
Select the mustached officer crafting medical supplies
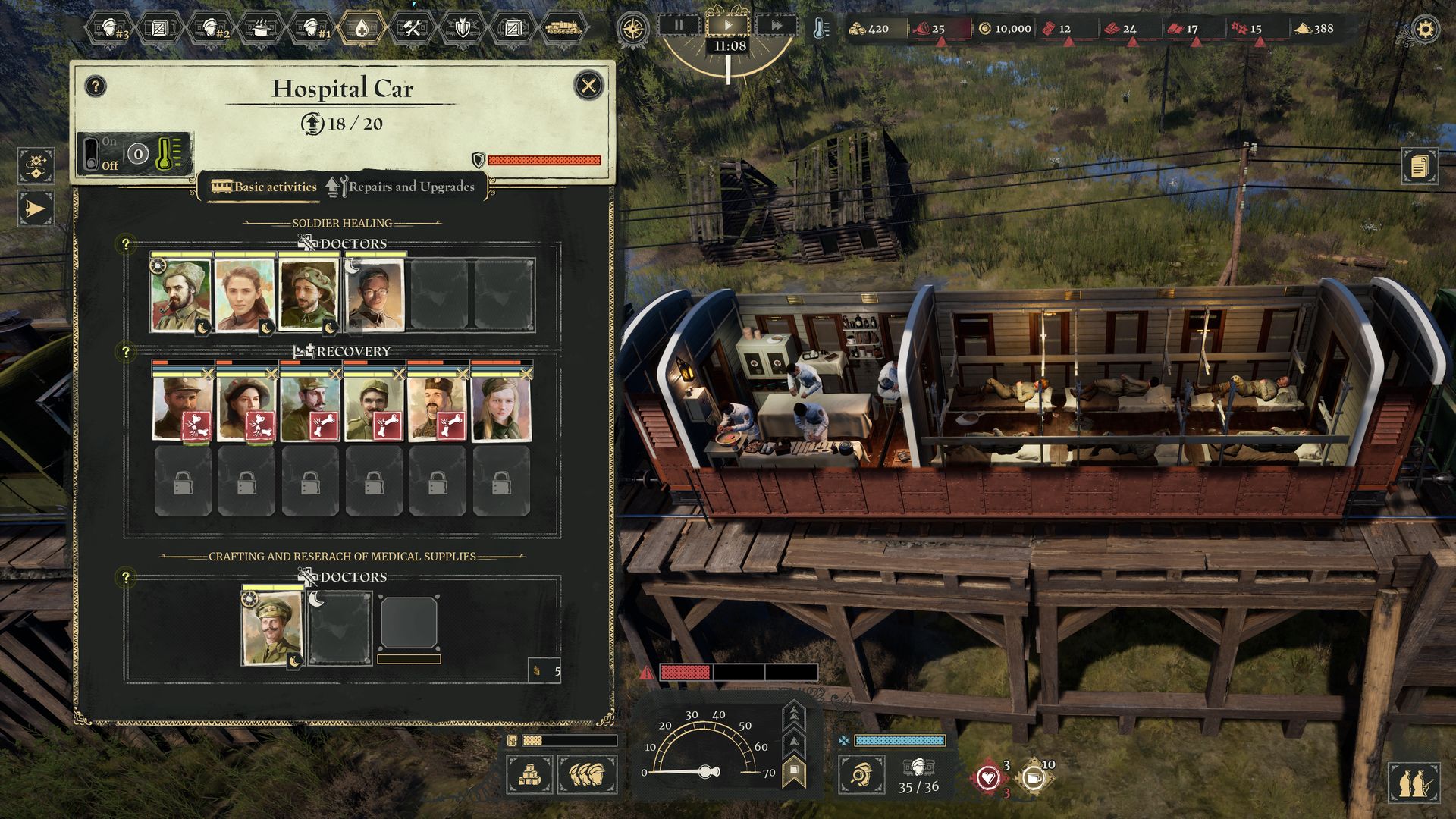[x=271, y=628]
